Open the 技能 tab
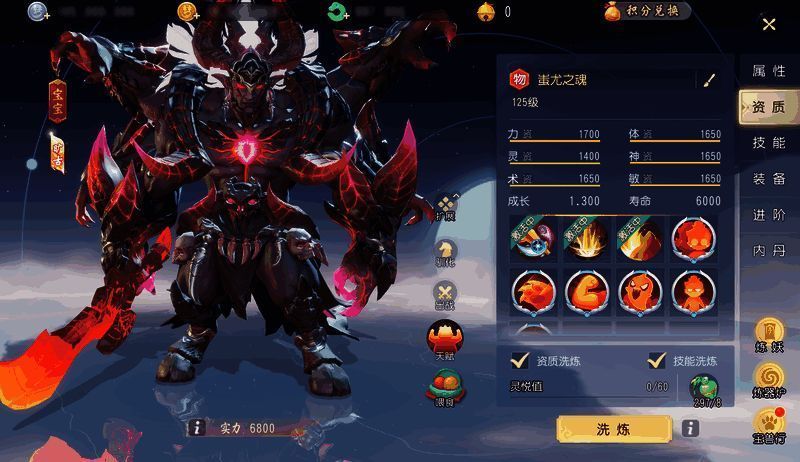Image resolution: width=800 pixels, height=462 pixels. pyautogui.click(x=768, y=143)
